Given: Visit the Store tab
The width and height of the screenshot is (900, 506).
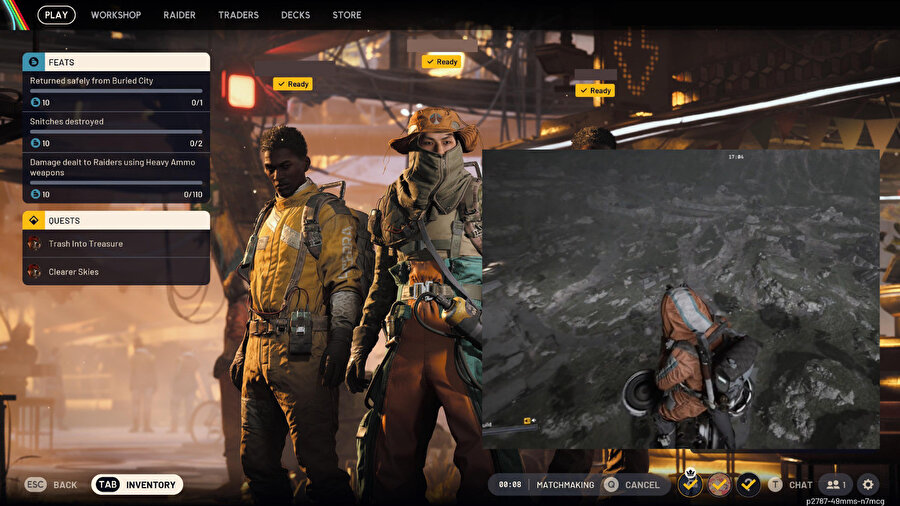Looking at the screenshot, I should (347, 15).
